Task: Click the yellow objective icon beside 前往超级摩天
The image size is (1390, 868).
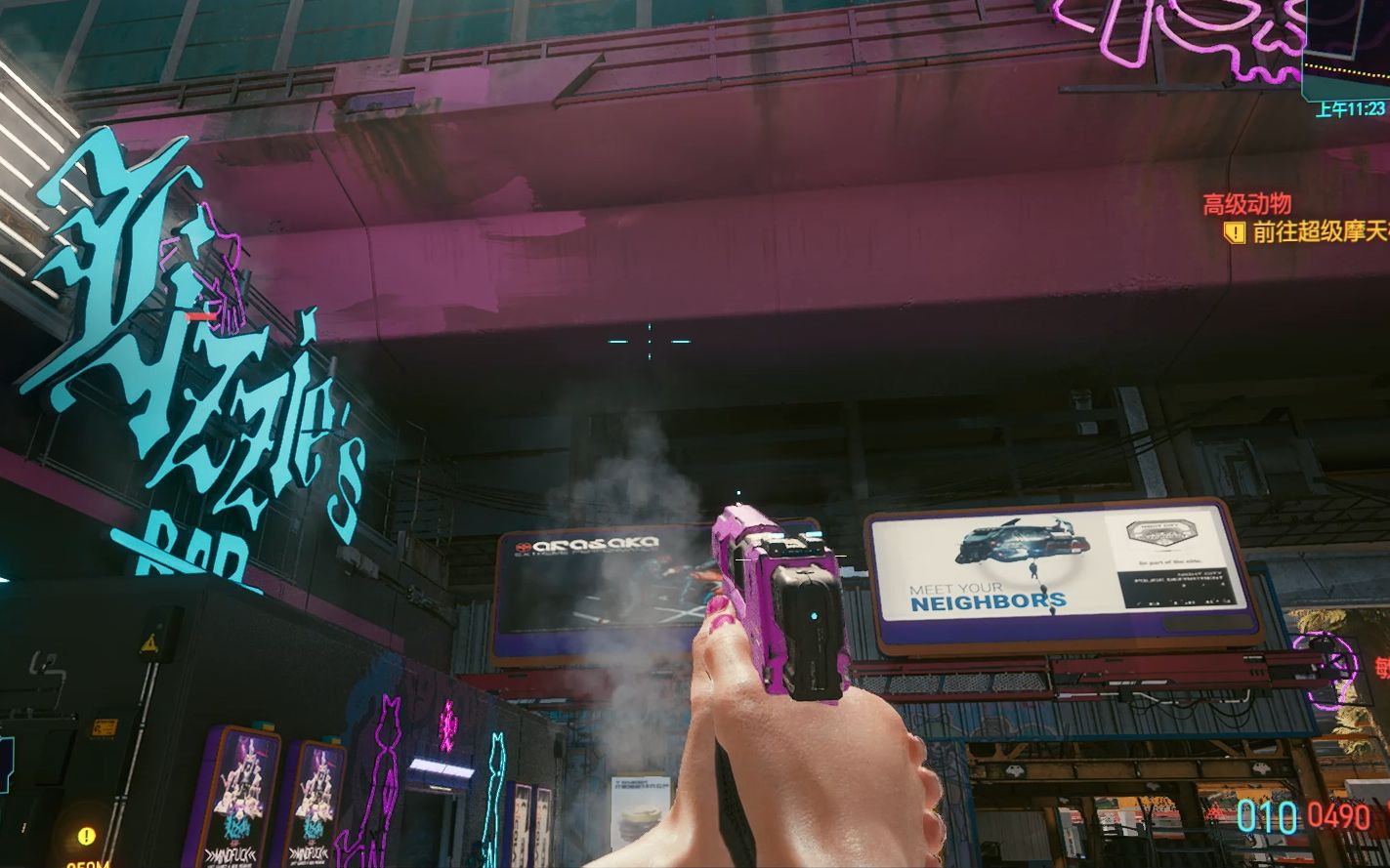Action: pyautogui.click(x=1235, y=232)
